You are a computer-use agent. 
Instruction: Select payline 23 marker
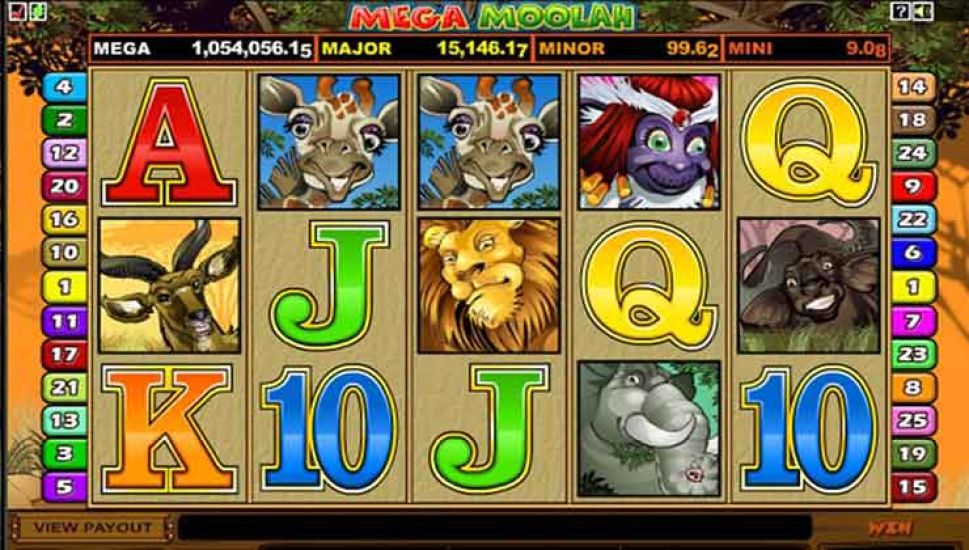pyautogui.click(x=912, y=354)
